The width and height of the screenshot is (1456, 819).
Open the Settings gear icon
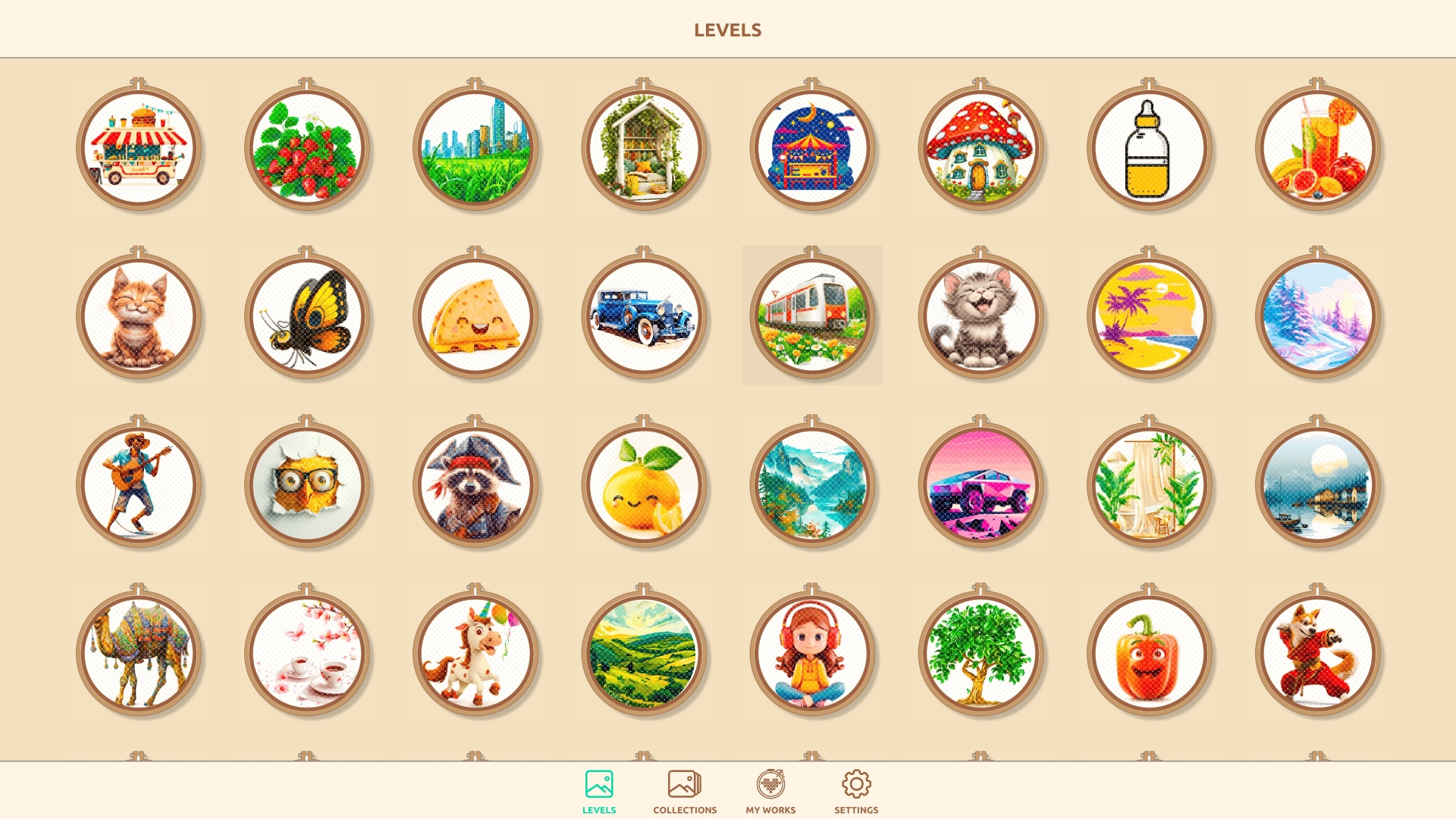point(856,782)
